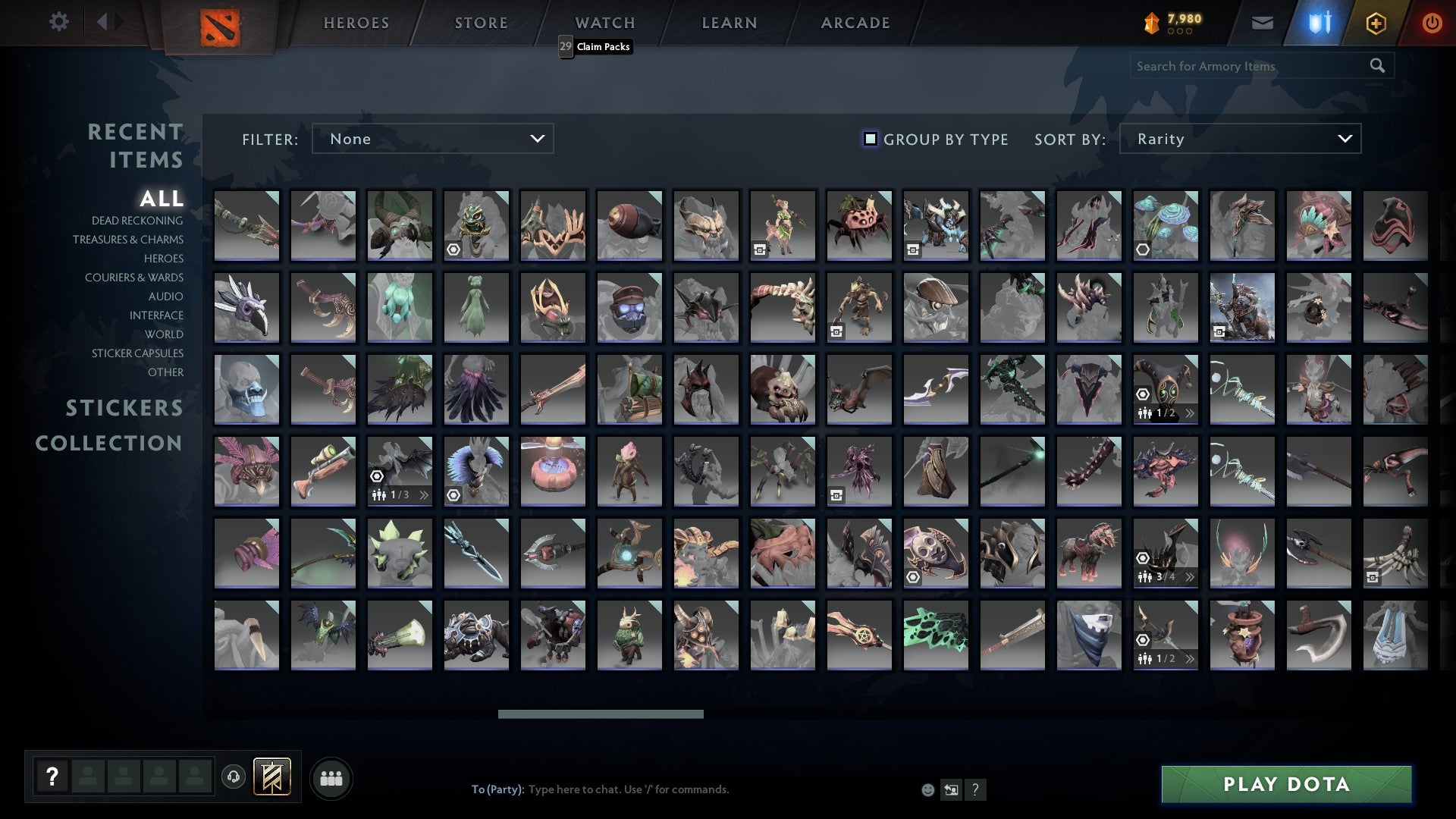The image size is (1456, 819).
Task: Open the friends list icon near Play Dota
Action: [331, 777]
